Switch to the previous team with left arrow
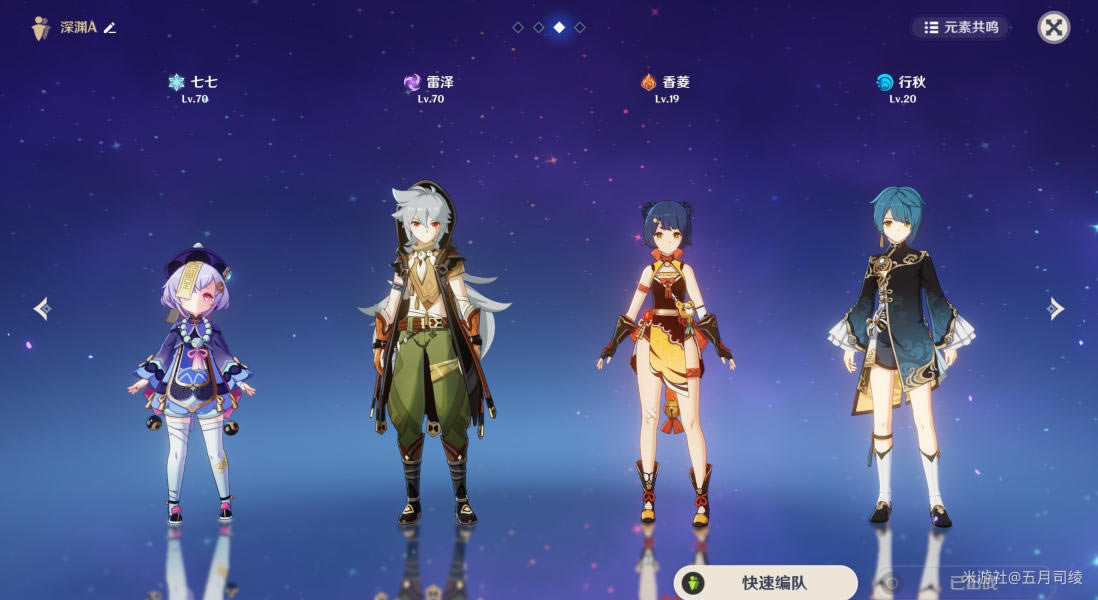Viewport: 1098px width, 600px height. pyautogui.click(x=41, y=308)
